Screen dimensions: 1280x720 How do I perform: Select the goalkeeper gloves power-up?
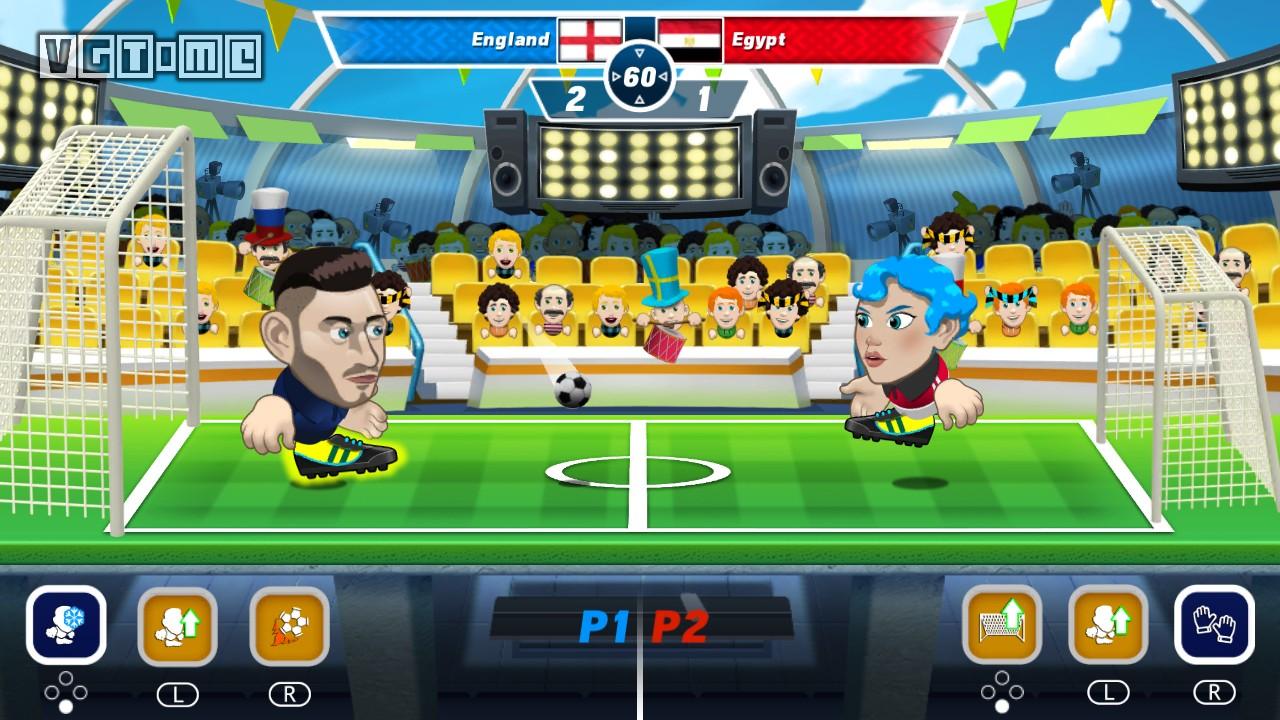[x=1214, y=625]
